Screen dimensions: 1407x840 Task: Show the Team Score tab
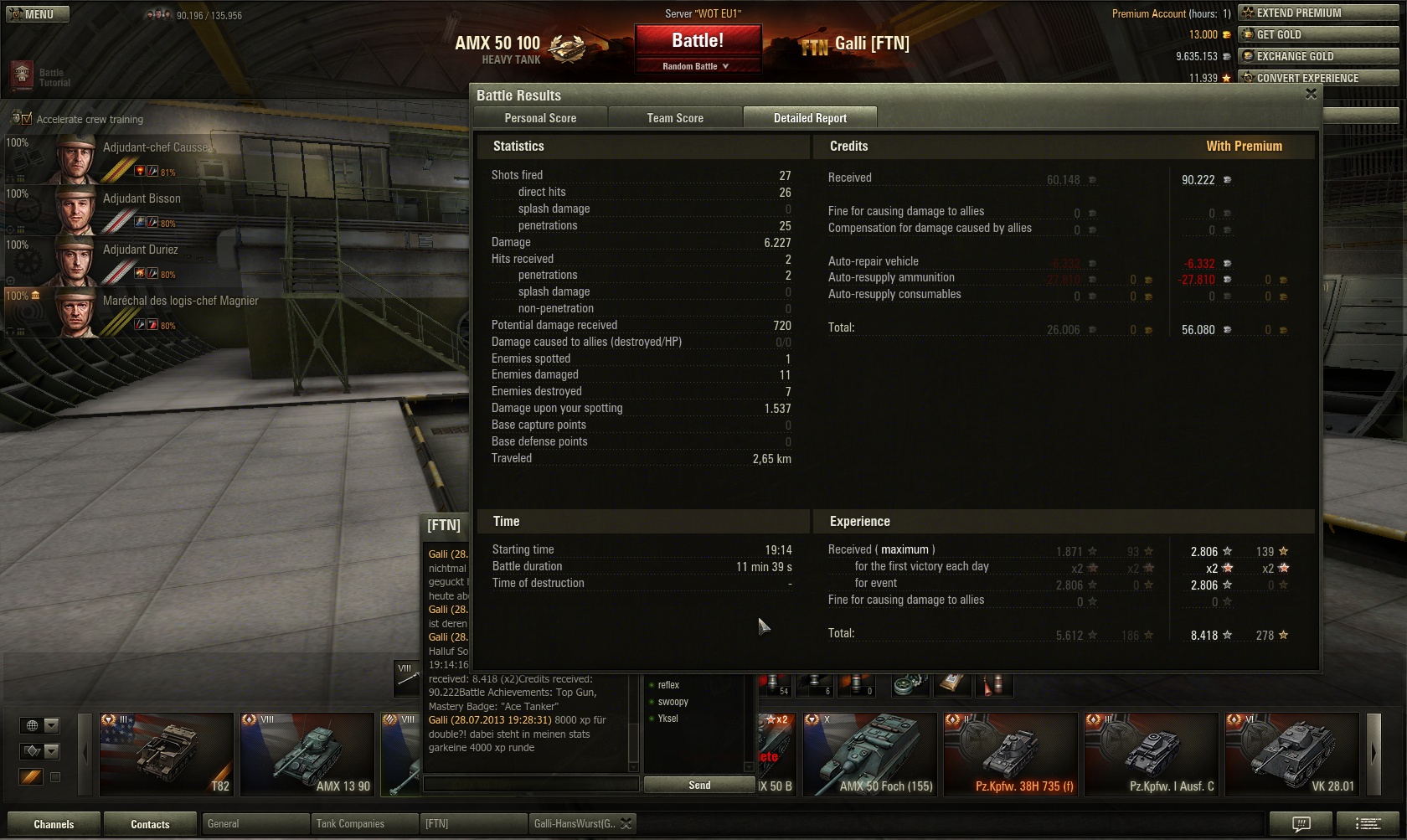tap(675, 118)
